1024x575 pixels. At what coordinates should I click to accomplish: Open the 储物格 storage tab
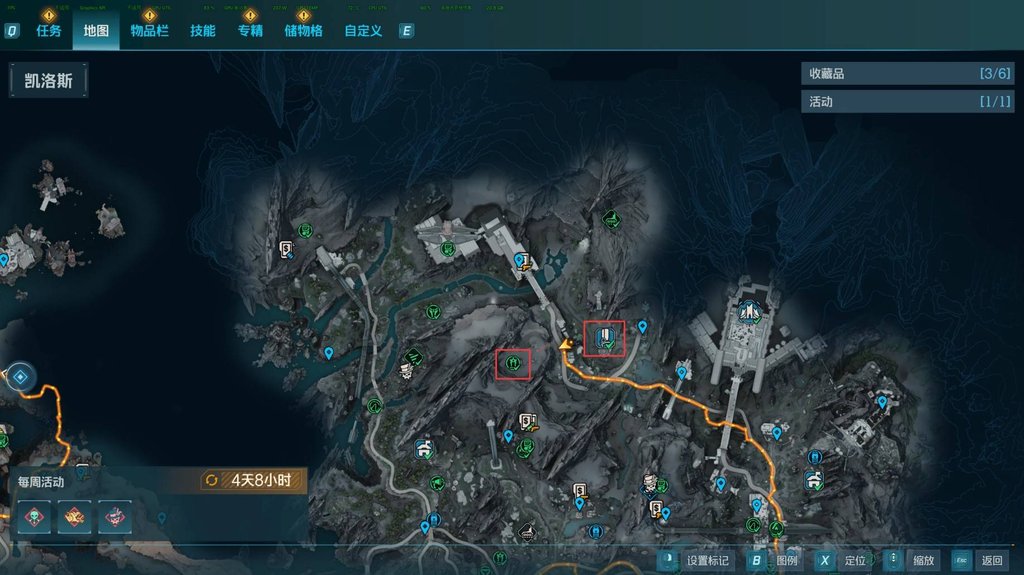(x=303, y=31)
